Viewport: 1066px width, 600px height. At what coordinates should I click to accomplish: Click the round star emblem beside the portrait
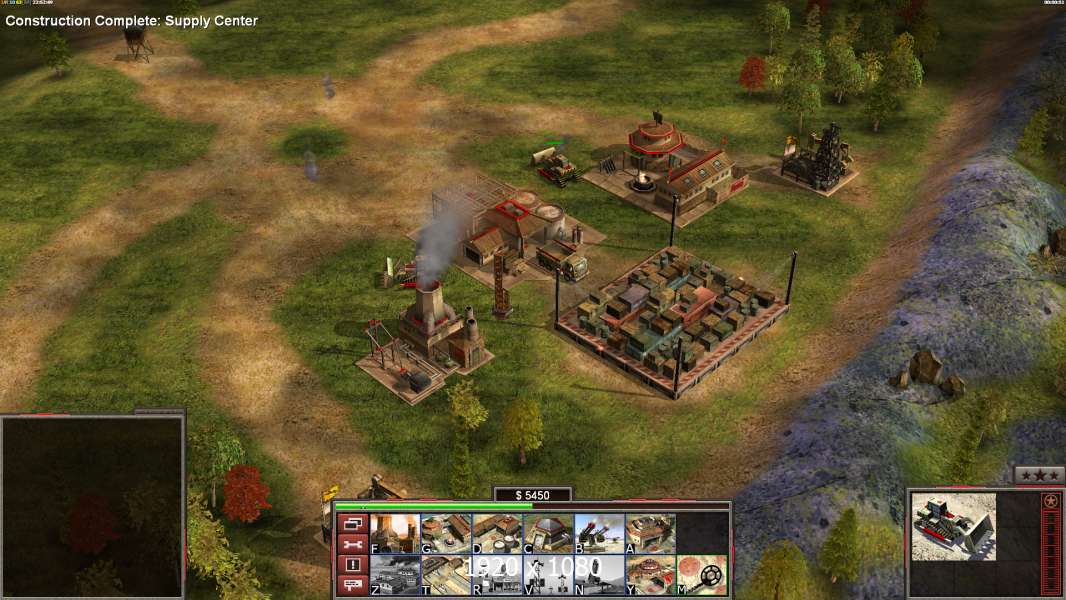point(1050,500)
